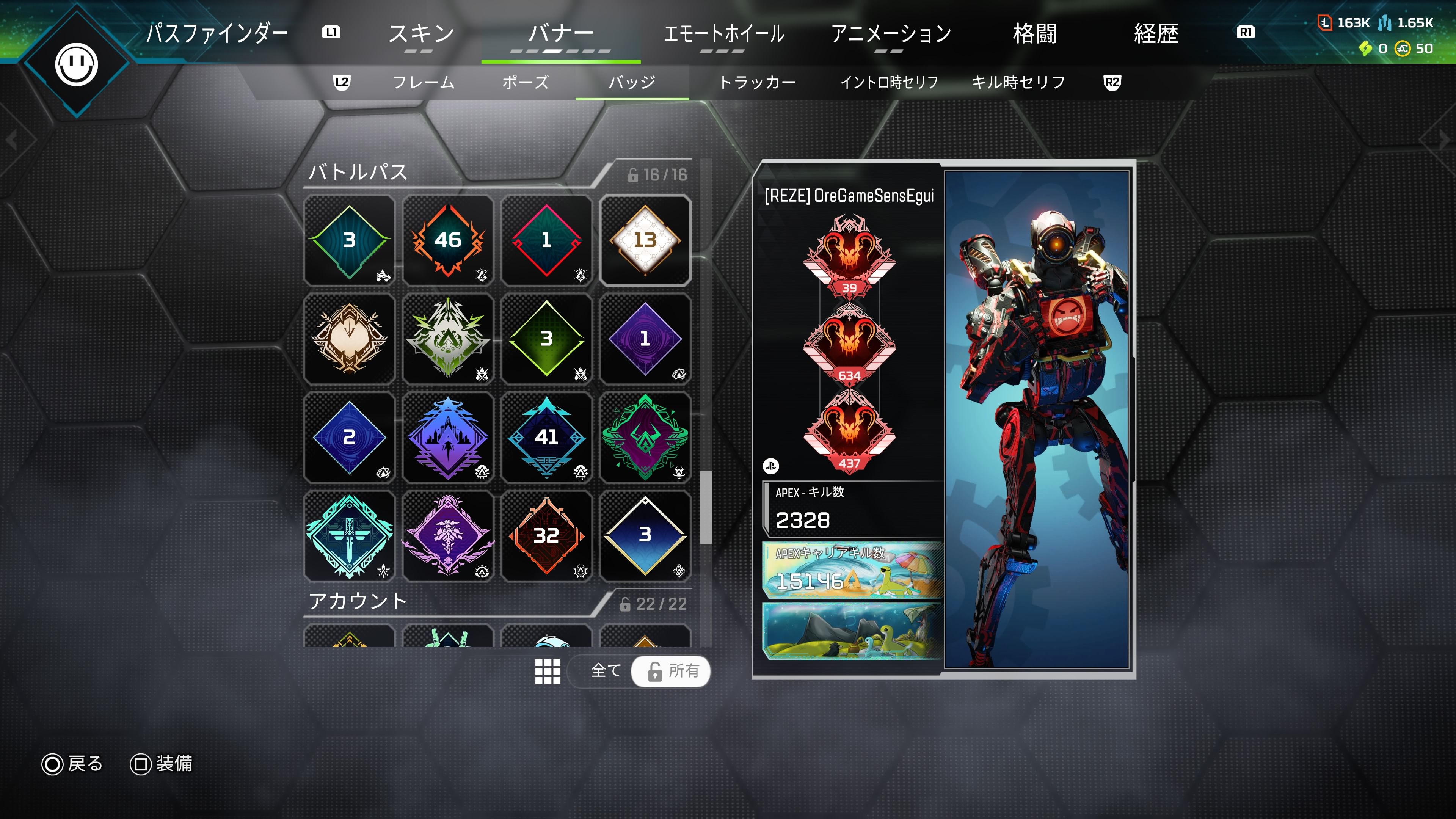Open the エモートホイール tab

(723, 34)
